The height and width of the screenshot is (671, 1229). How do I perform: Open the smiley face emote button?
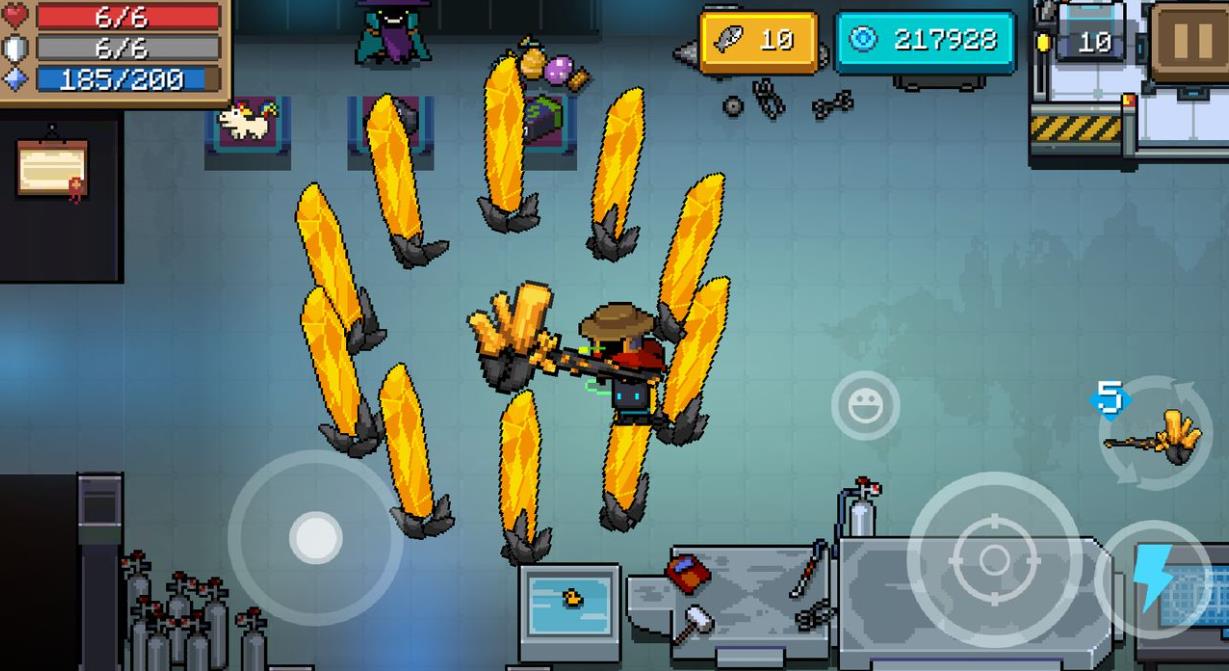click(x=865, y=405)
